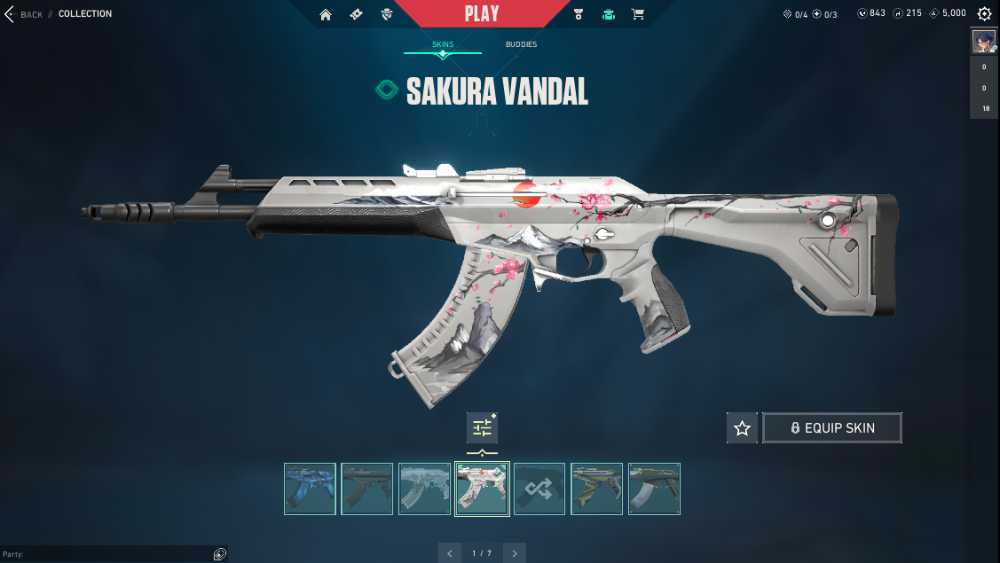Choose the dark black Vandal skin thumbnail
The height and width of the screenshot is (563, 1000).
[367, 488]
